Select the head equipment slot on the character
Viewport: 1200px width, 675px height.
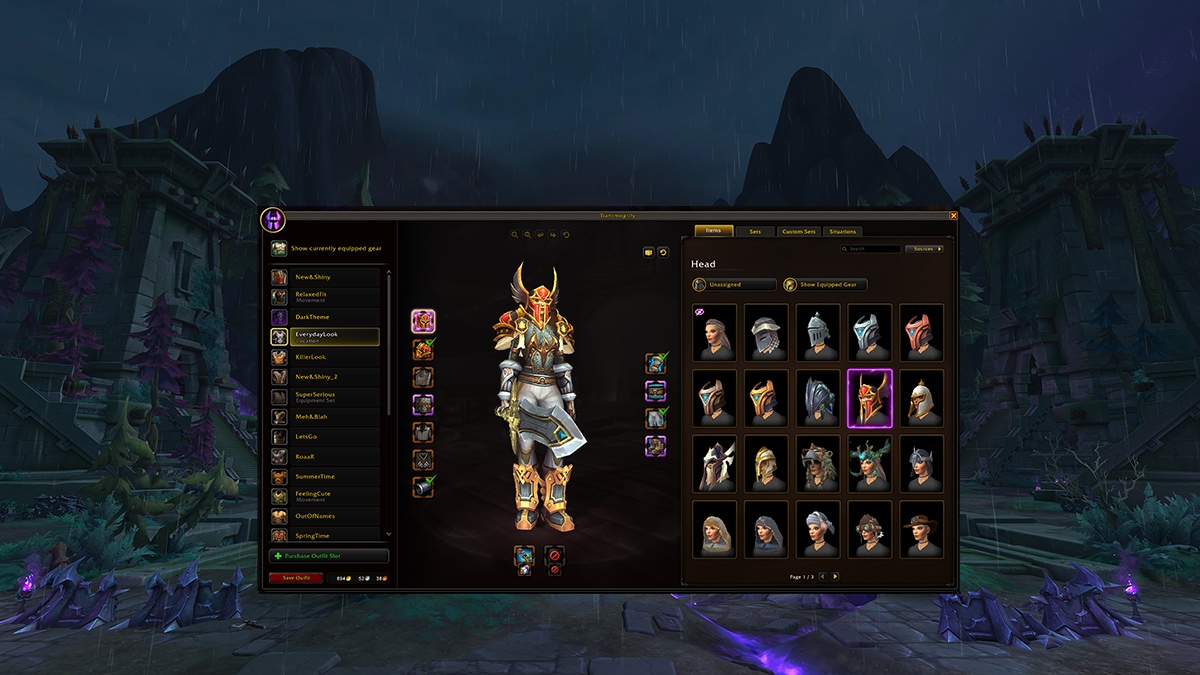tap(423, 321)
